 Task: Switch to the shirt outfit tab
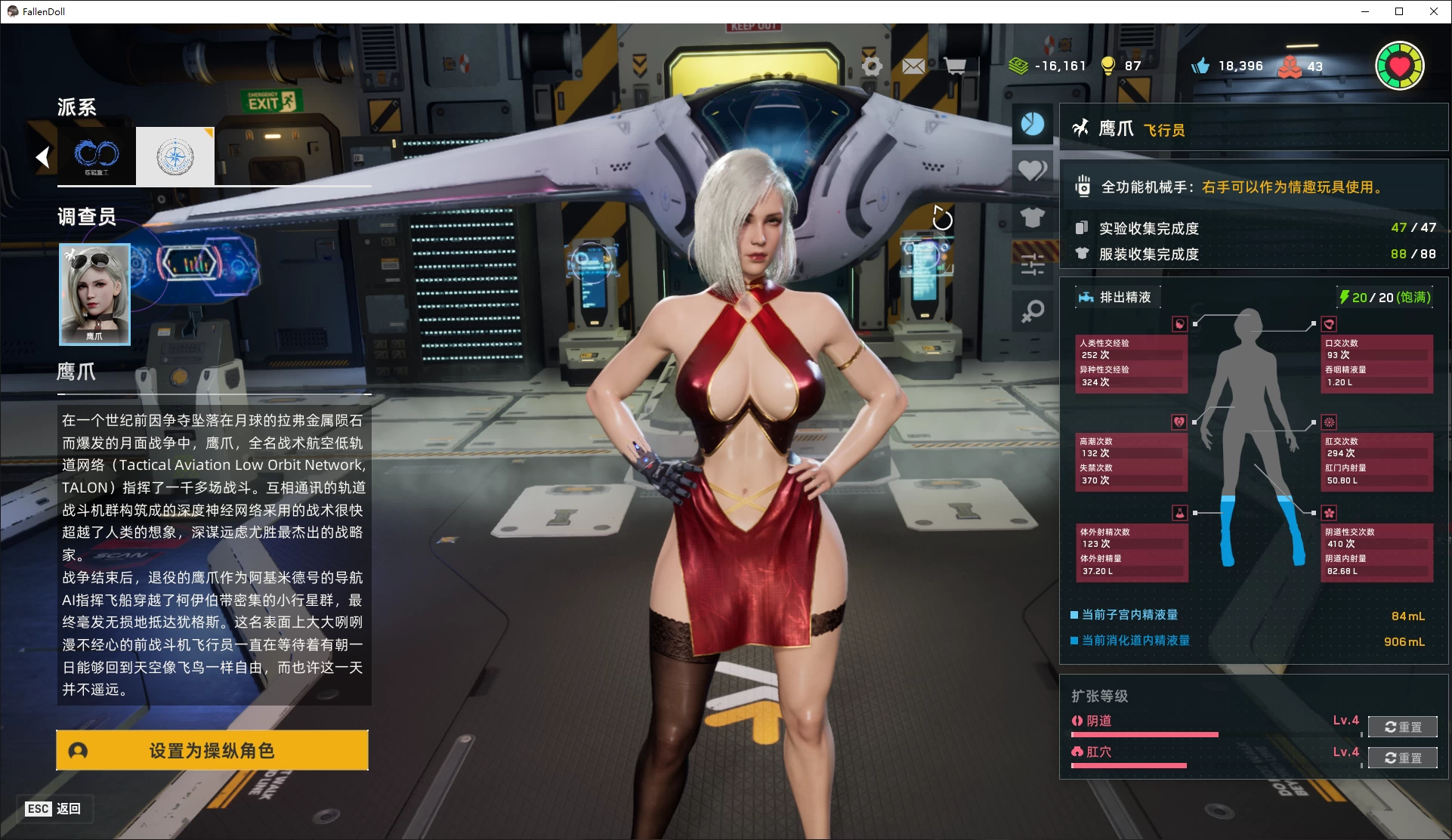click(x=1032, y=218)
